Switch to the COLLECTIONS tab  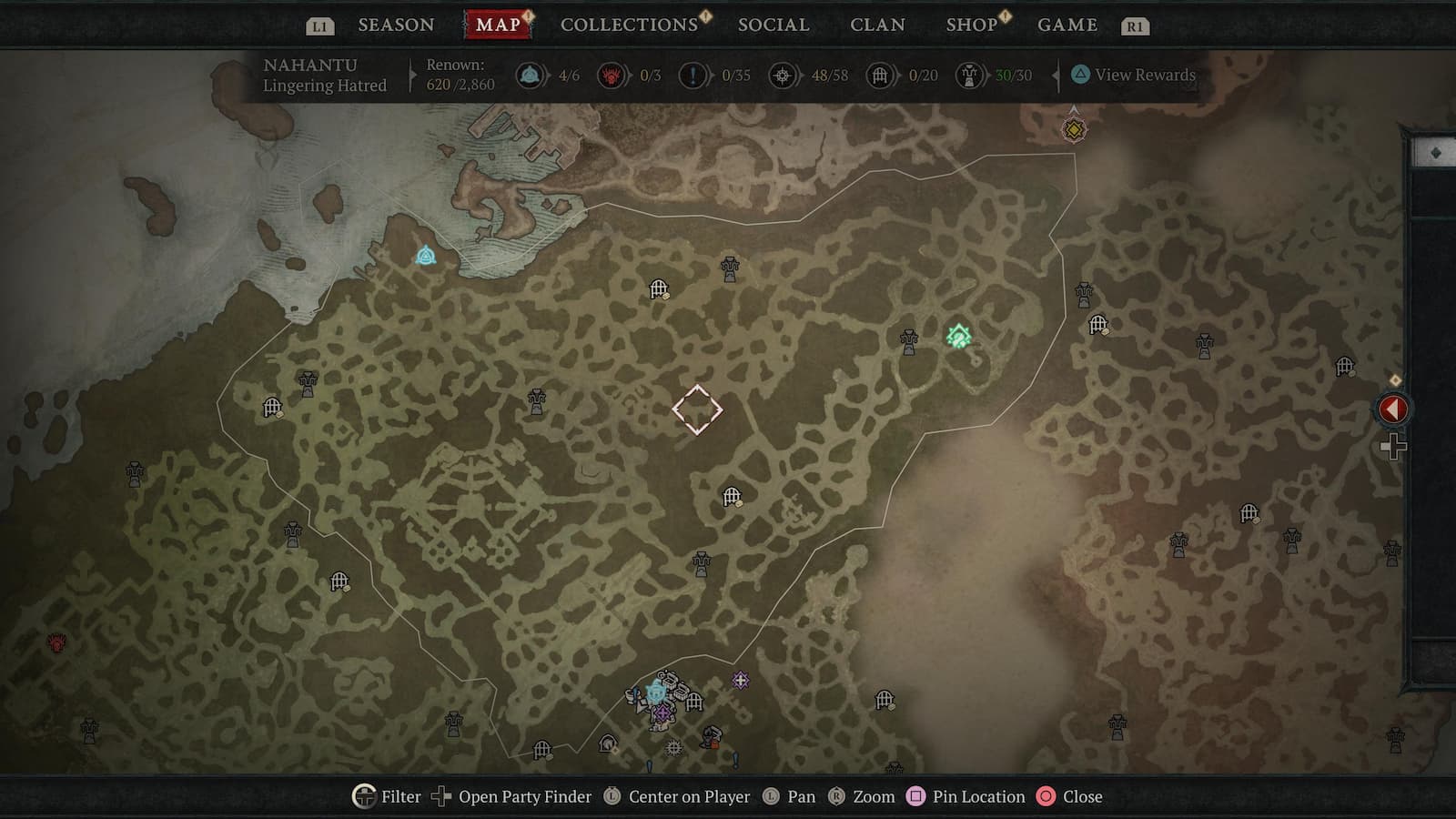(x=628, y=25)
